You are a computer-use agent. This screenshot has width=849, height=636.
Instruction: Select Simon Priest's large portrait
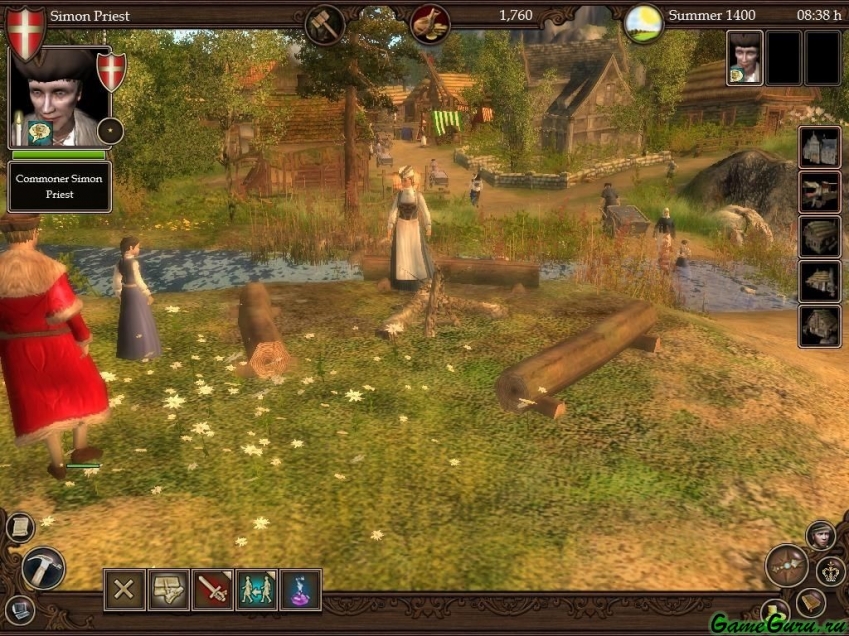[58, 98]
